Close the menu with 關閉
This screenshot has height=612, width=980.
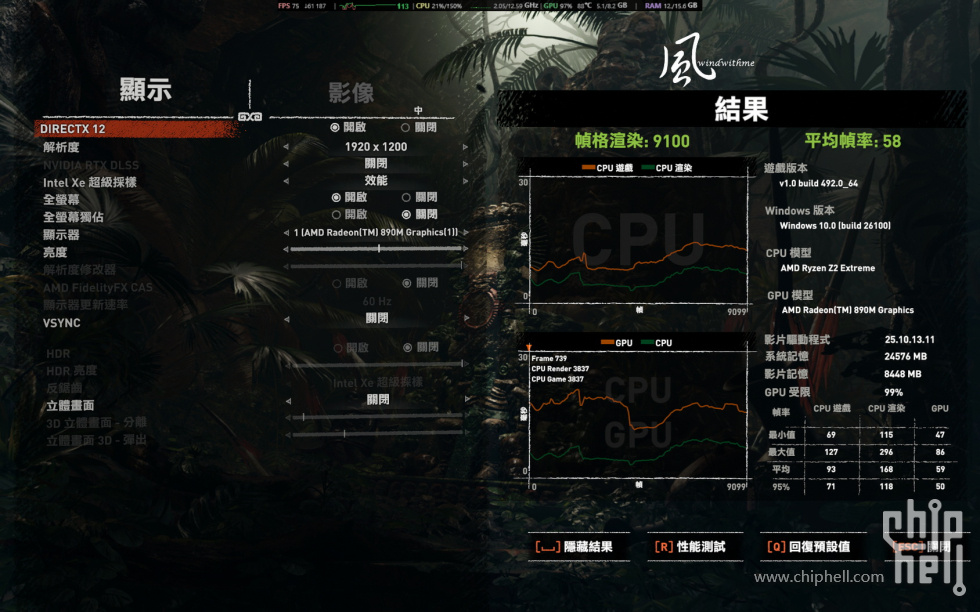tap(923, 547)
